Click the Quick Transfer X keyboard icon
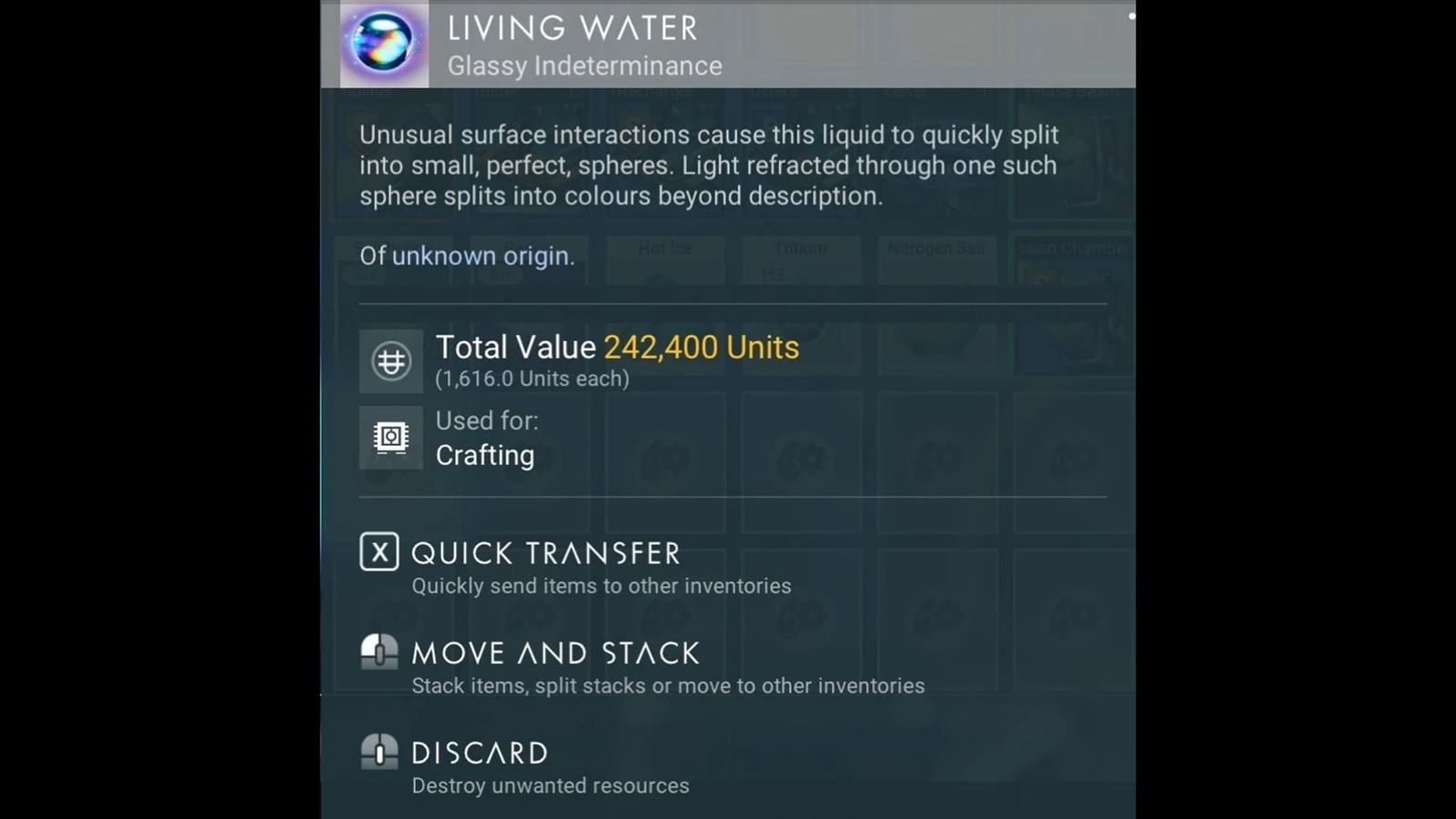This screenshot has width=1456, height=819. point(379,551)
